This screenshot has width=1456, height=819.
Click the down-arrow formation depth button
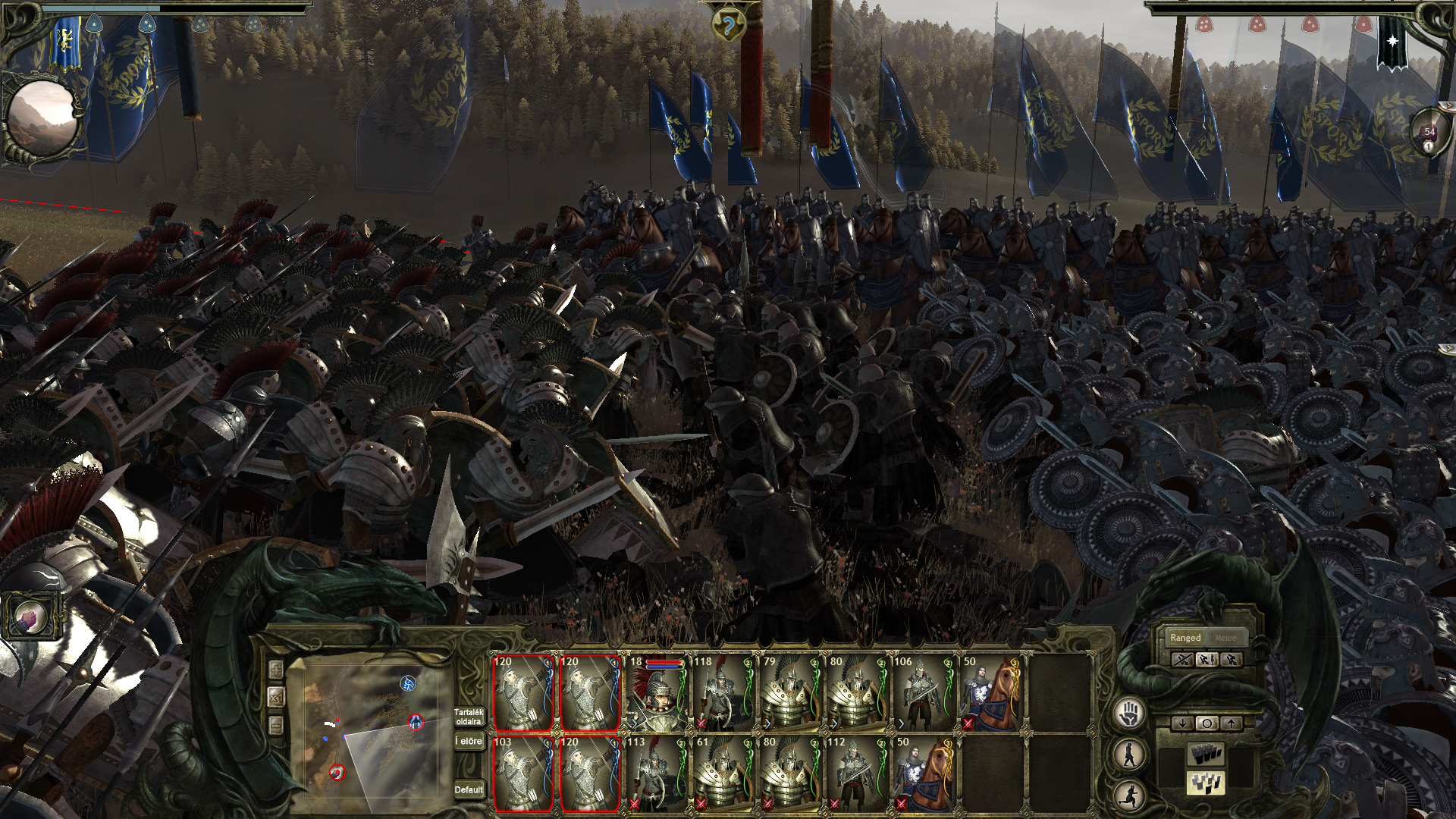tap(1182, 723)
